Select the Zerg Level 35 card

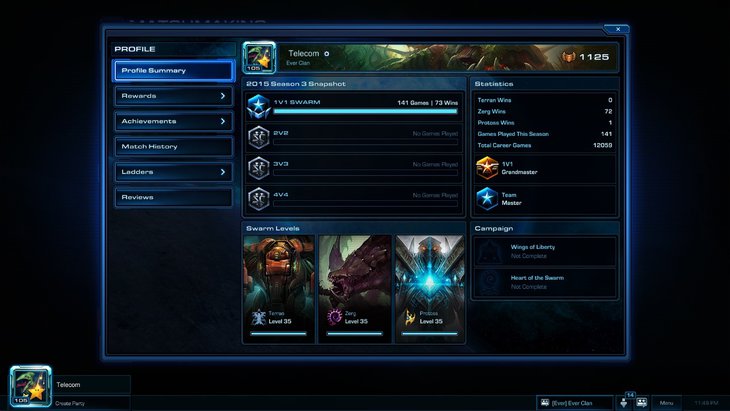(x=354, y=289)
